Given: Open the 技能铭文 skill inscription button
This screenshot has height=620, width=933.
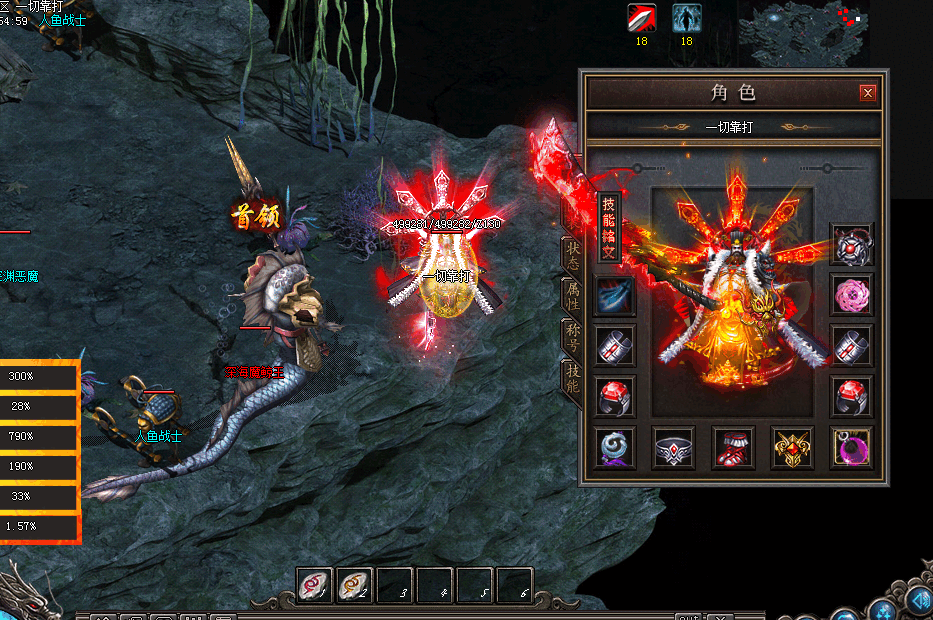Looking at the screenshot, I should point(608,227).
